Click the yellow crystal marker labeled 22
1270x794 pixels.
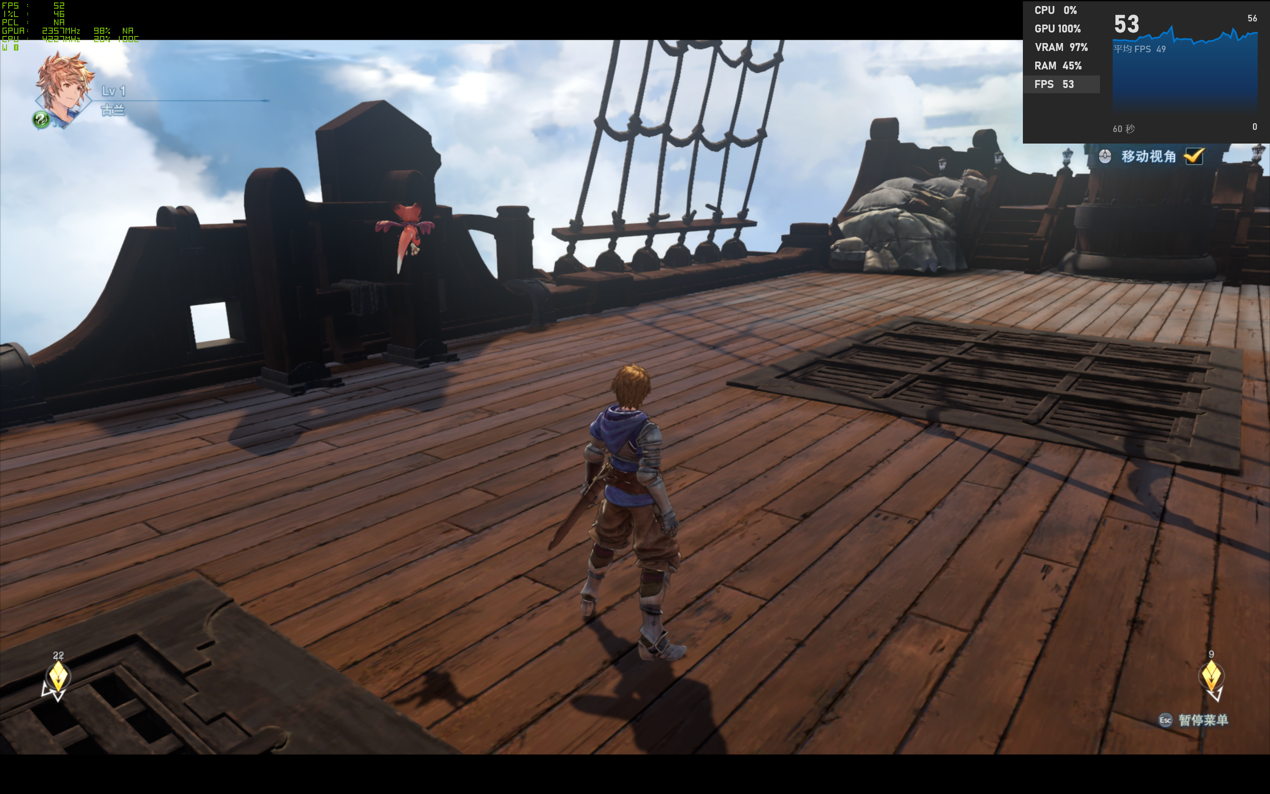coord(58,679)
